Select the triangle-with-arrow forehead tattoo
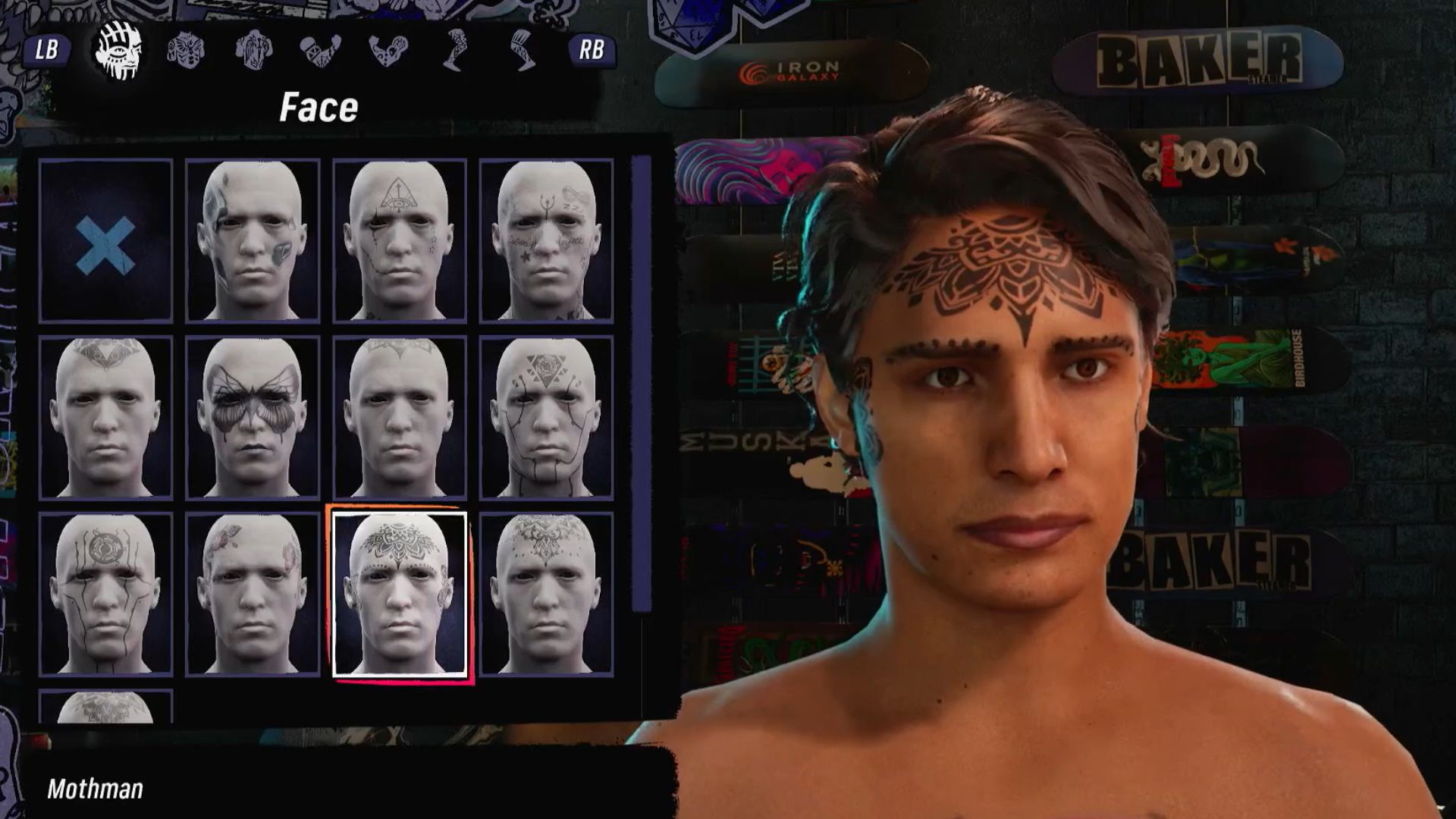This screenshot has width=1456, height=819. tap(399, 241)
